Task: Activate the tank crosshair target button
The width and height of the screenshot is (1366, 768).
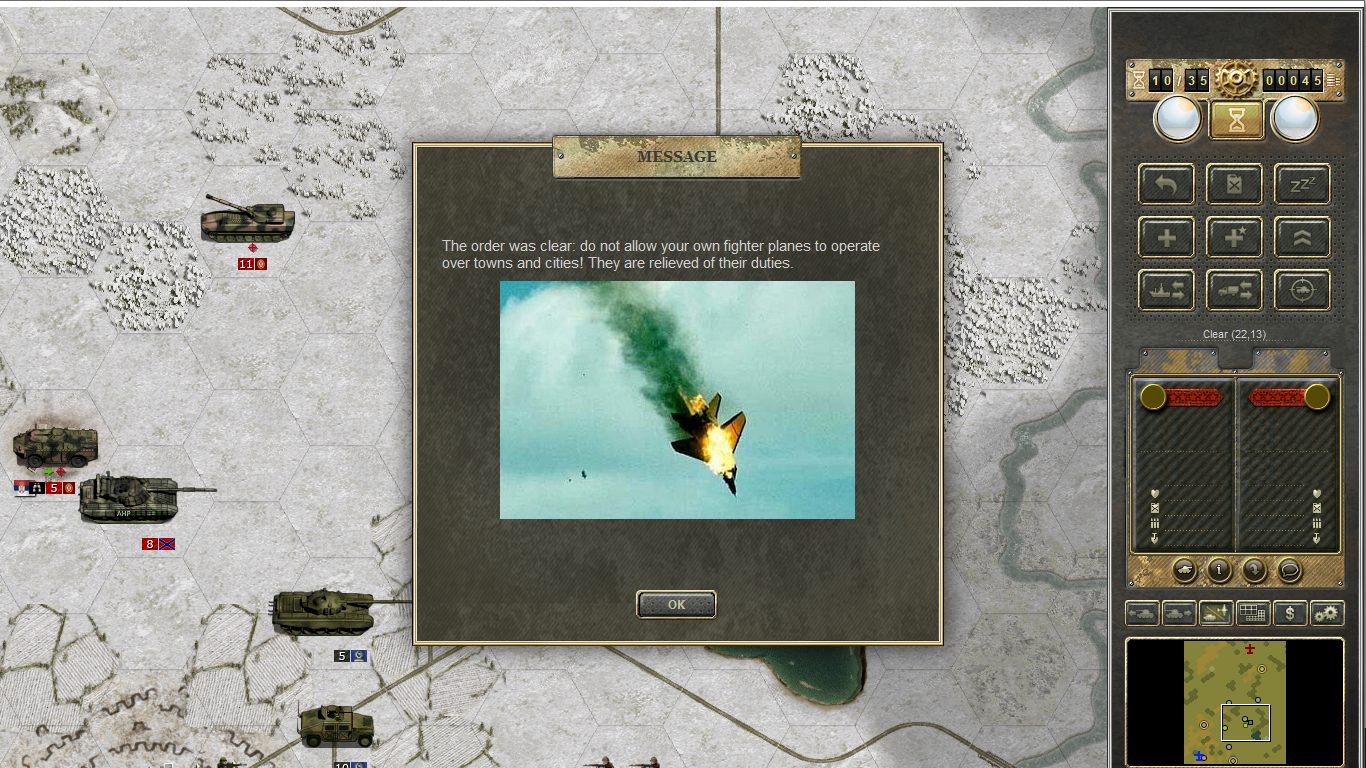Action: point(1302,290)
